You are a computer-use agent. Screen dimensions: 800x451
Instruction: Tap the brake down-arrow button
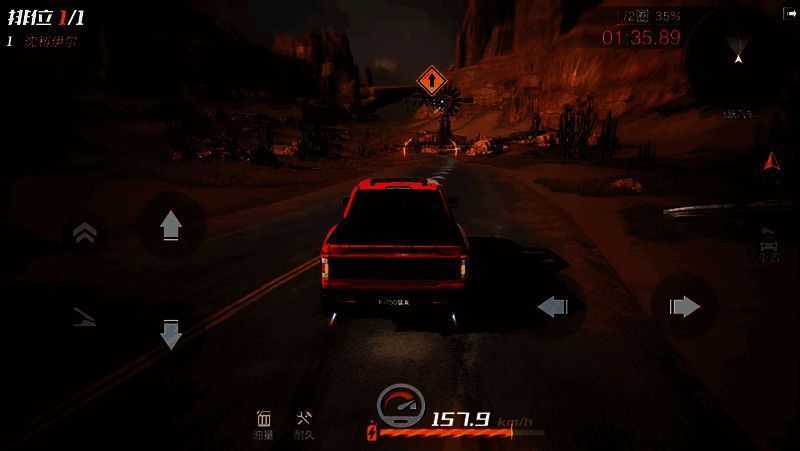tap(170, 334)
